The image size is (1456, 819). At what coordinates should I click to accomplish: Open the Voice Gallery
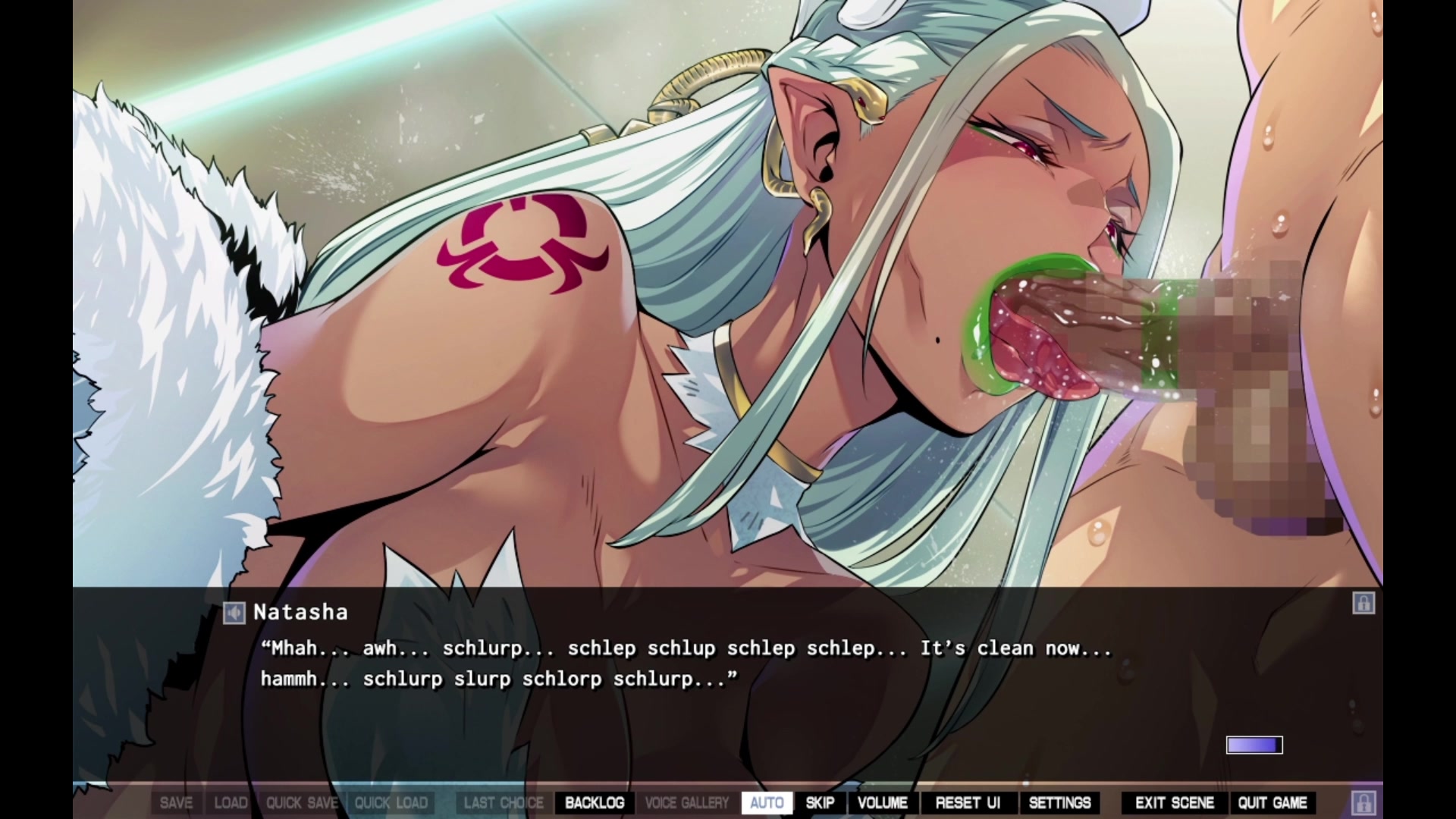(x=686, y=802)
